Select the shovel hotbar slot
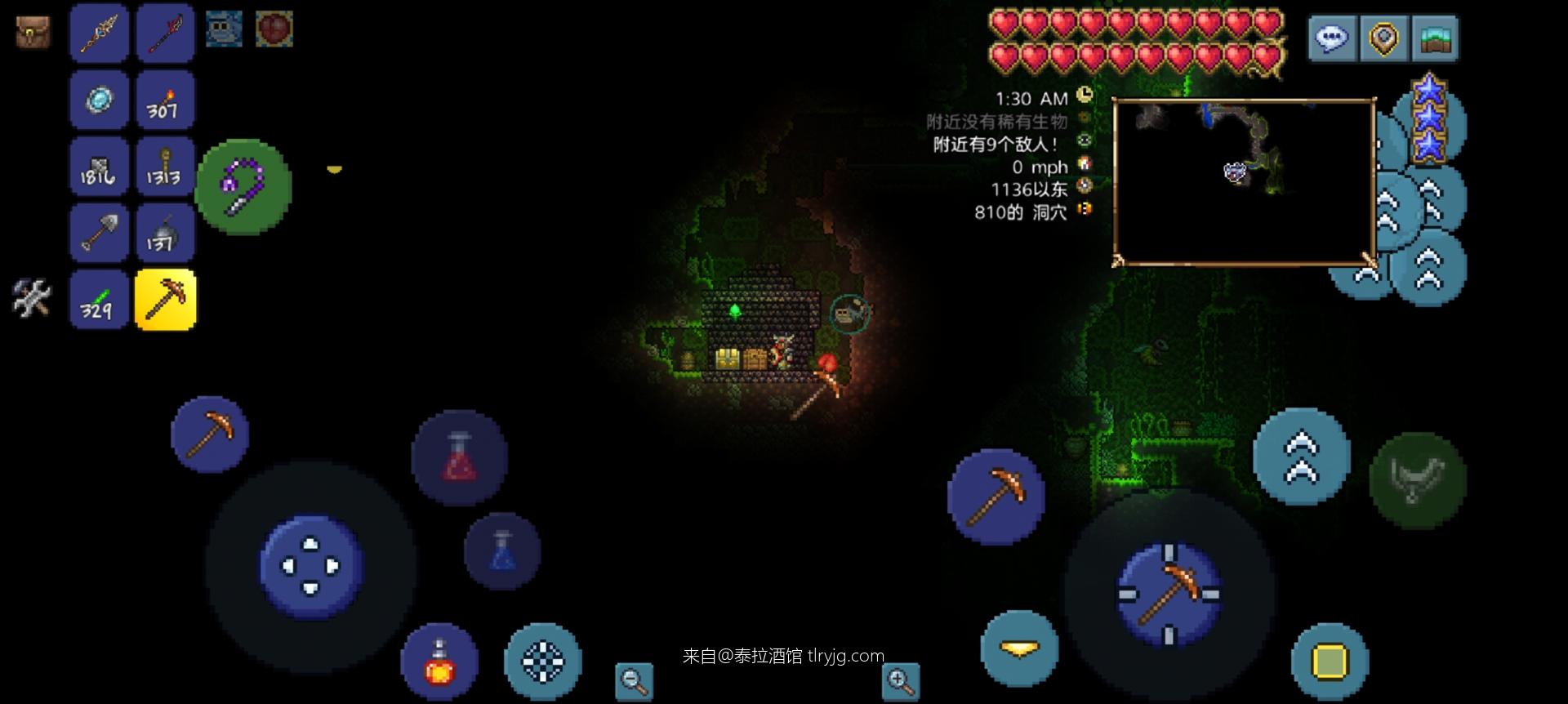Viewport: 1568px width, 704px height. tap(98, 233)
